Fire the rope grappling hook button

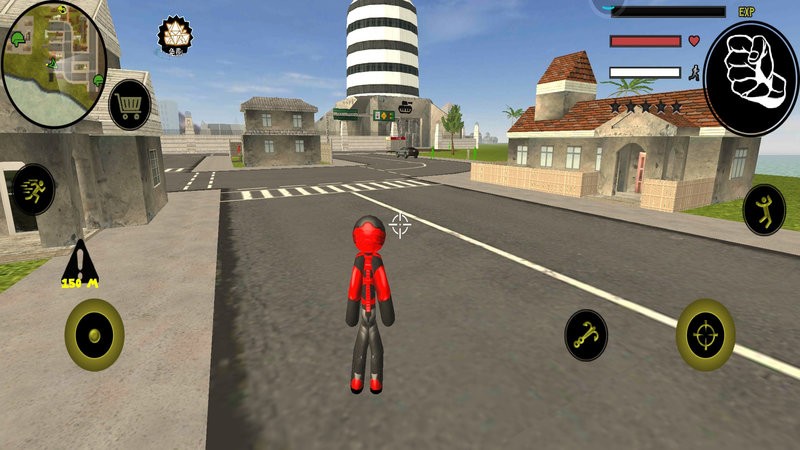coord(586,334)
